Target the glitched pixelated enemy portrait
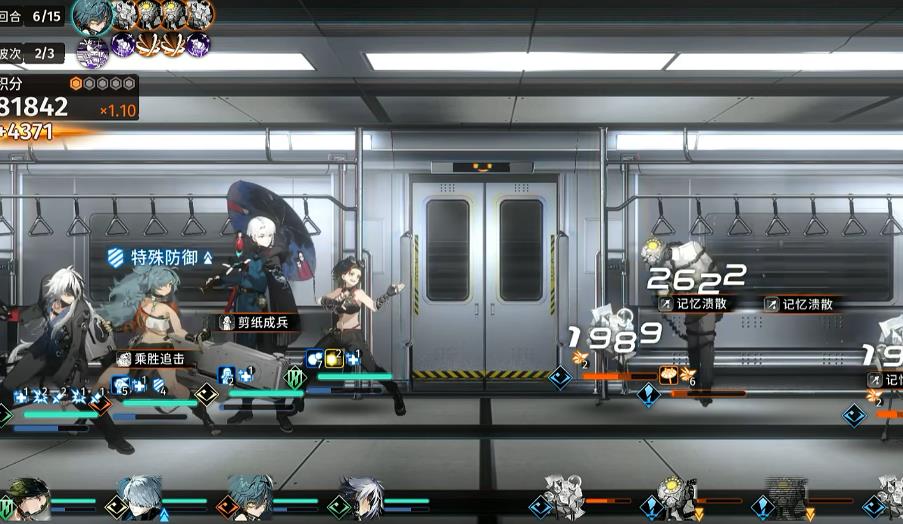The image size is (903, 524). [x=785, y=497]
